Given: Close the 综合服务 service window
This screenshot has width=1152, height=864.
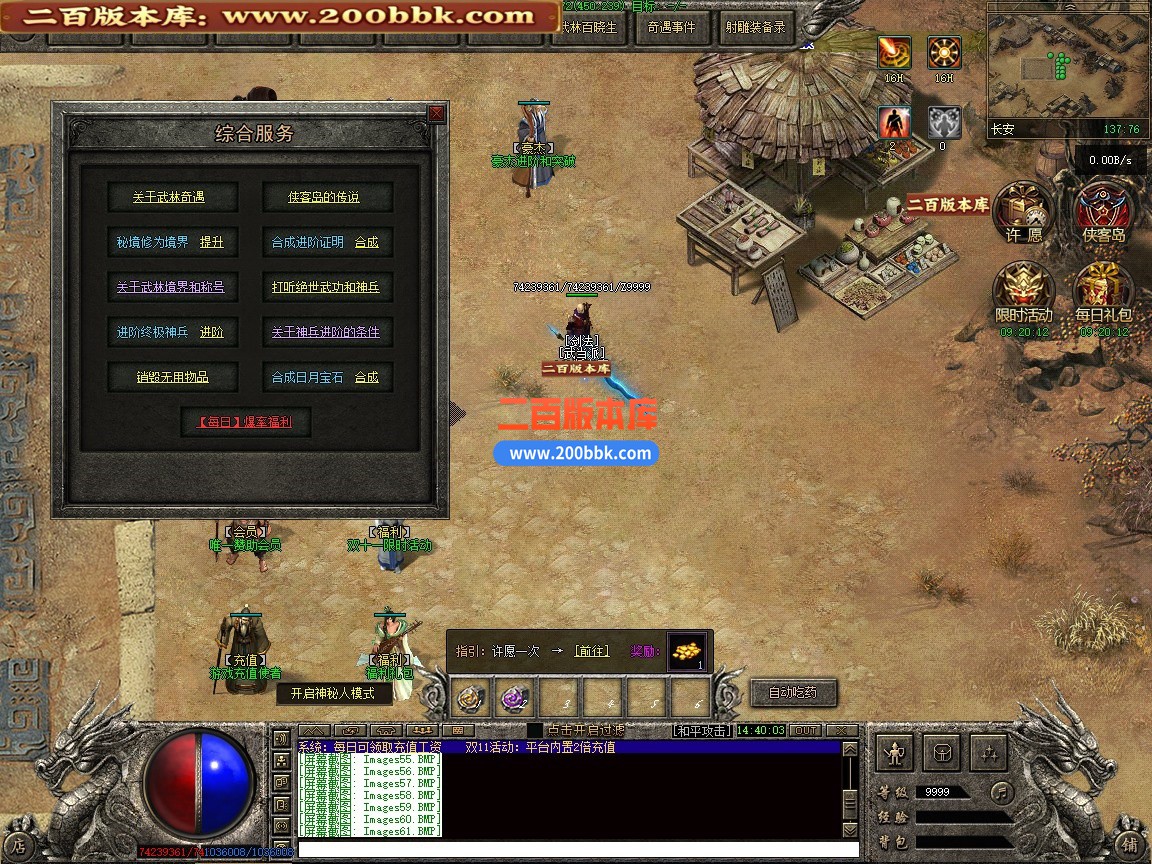Looking at the screenshot, I should click(436, 114).
